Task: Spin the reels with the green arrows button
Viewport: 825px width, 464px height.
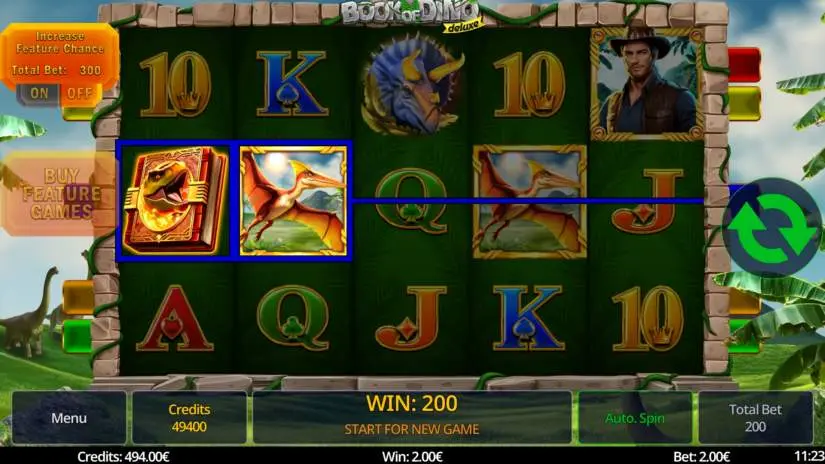Action: 771,227
